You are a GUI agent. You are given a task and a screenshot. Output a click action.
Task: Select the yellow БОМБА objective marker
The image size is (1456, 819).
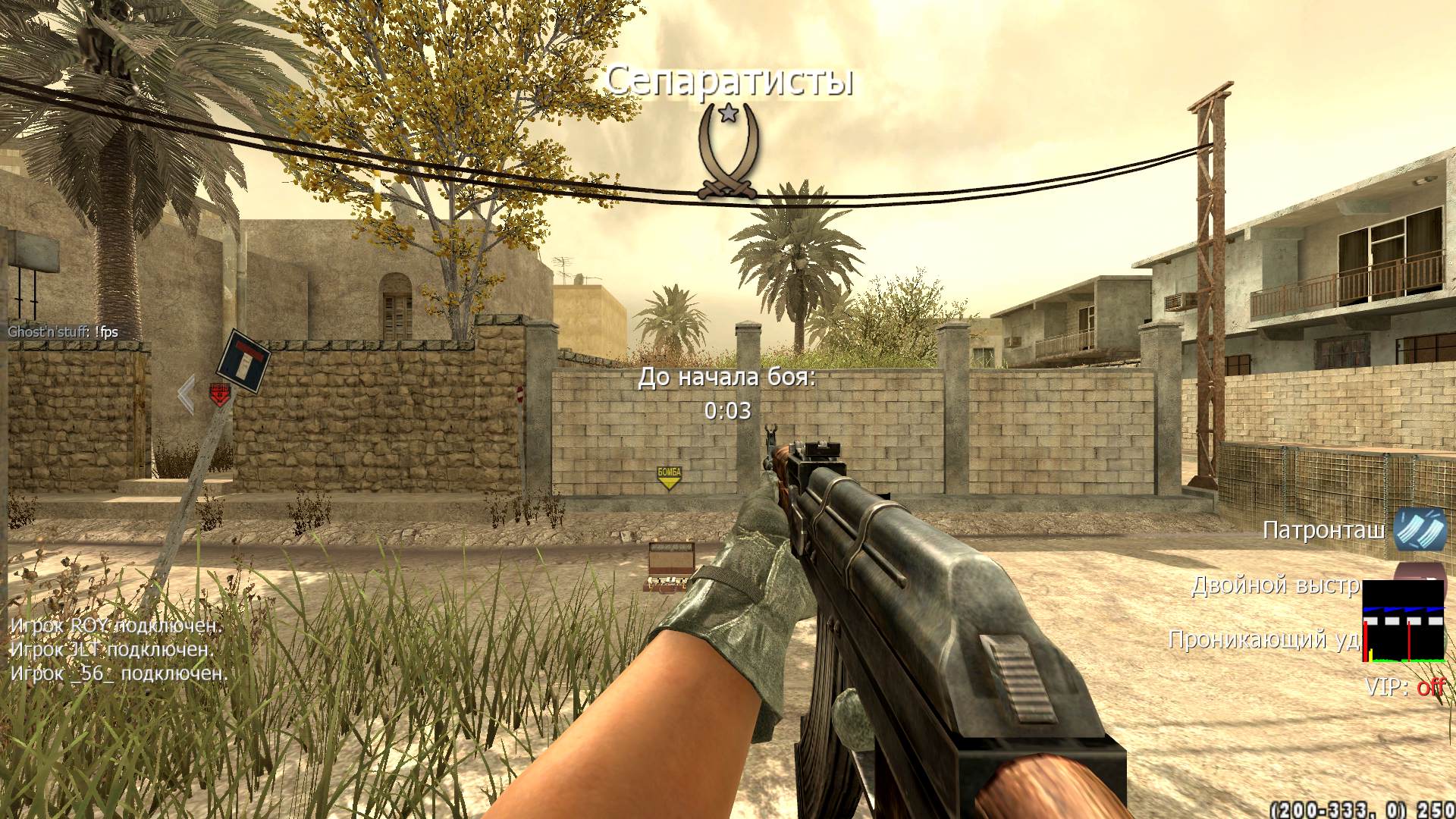[x=669, y=478]
